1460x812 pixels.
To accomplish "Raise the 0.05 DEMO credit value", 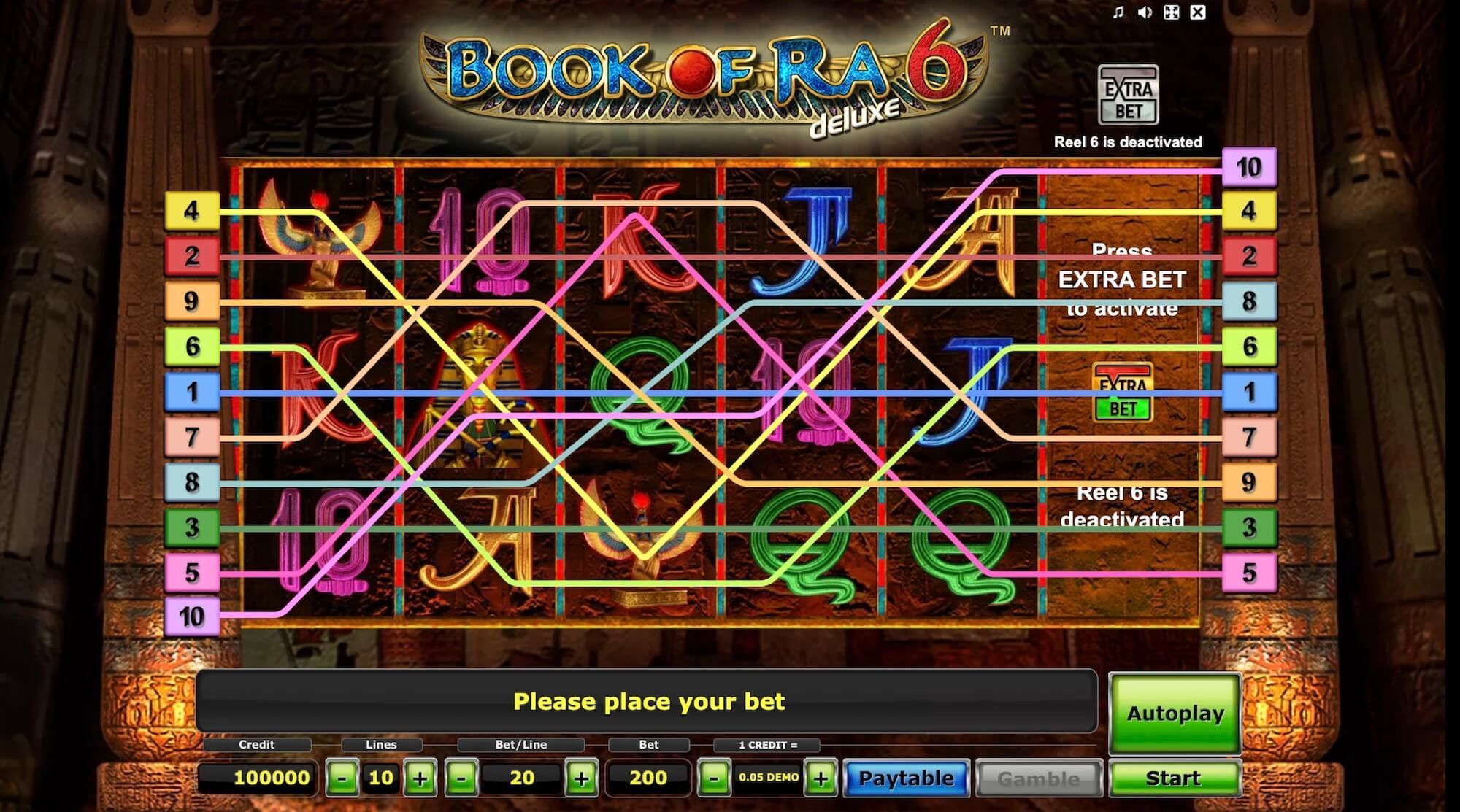I will [821, 778].
